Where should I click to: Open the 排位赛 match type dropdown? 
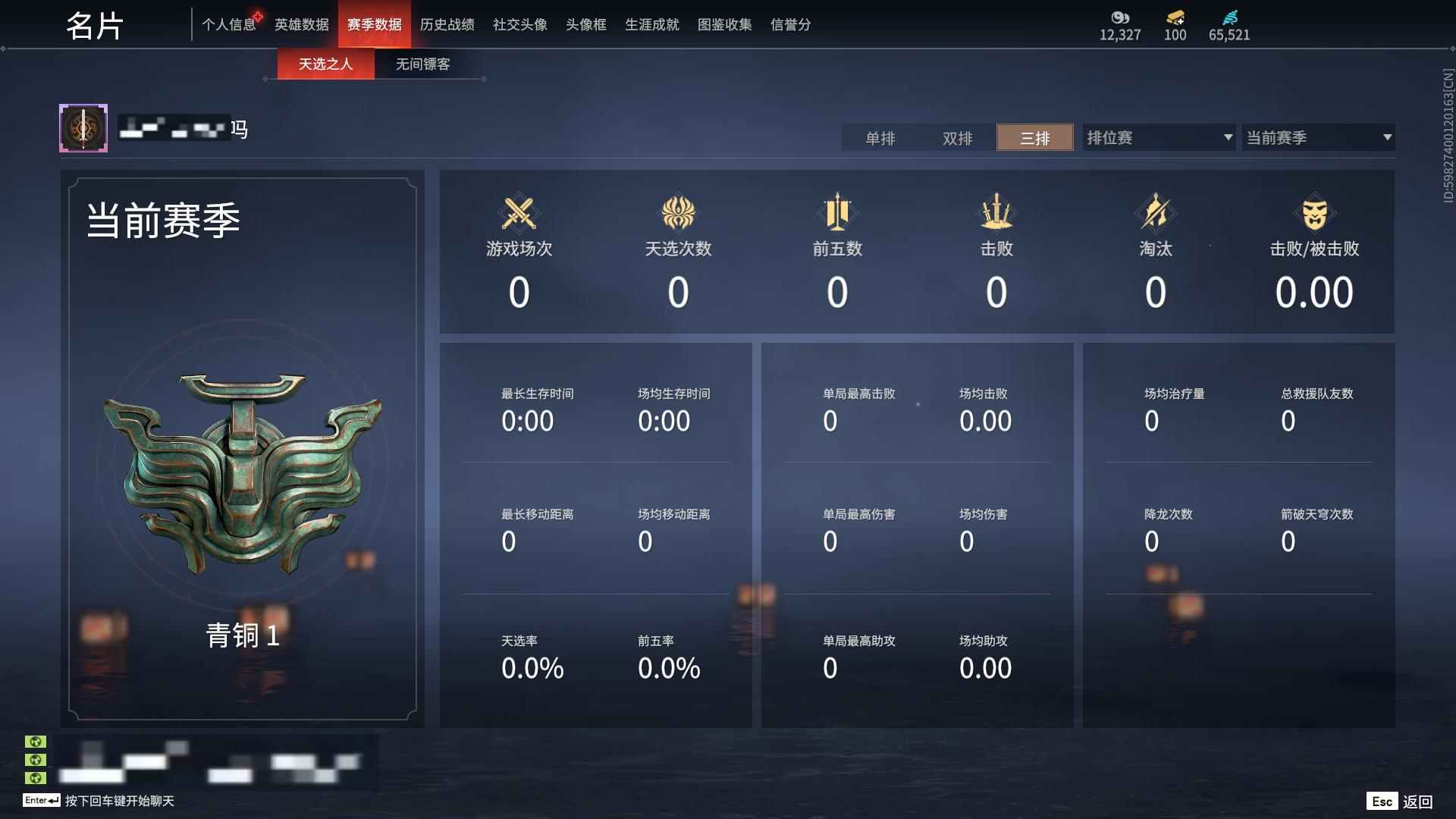pyautogui.click(x=1158, y=137)
